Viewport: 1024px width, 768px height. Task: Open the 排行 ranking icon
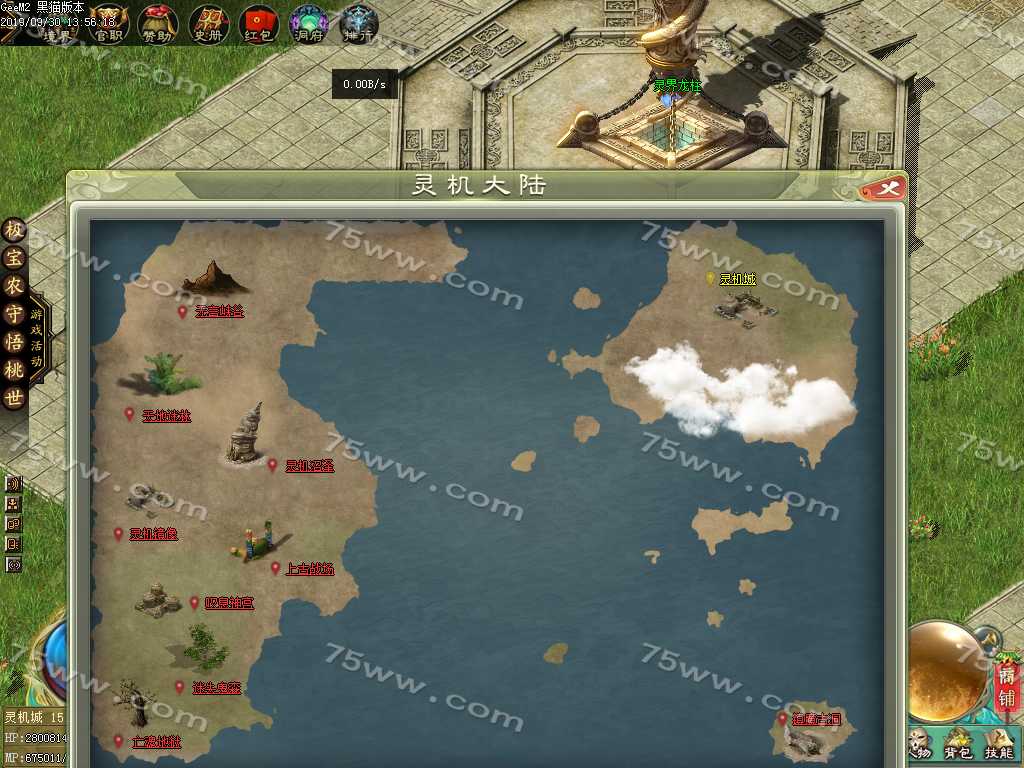(x=358, y=22)
